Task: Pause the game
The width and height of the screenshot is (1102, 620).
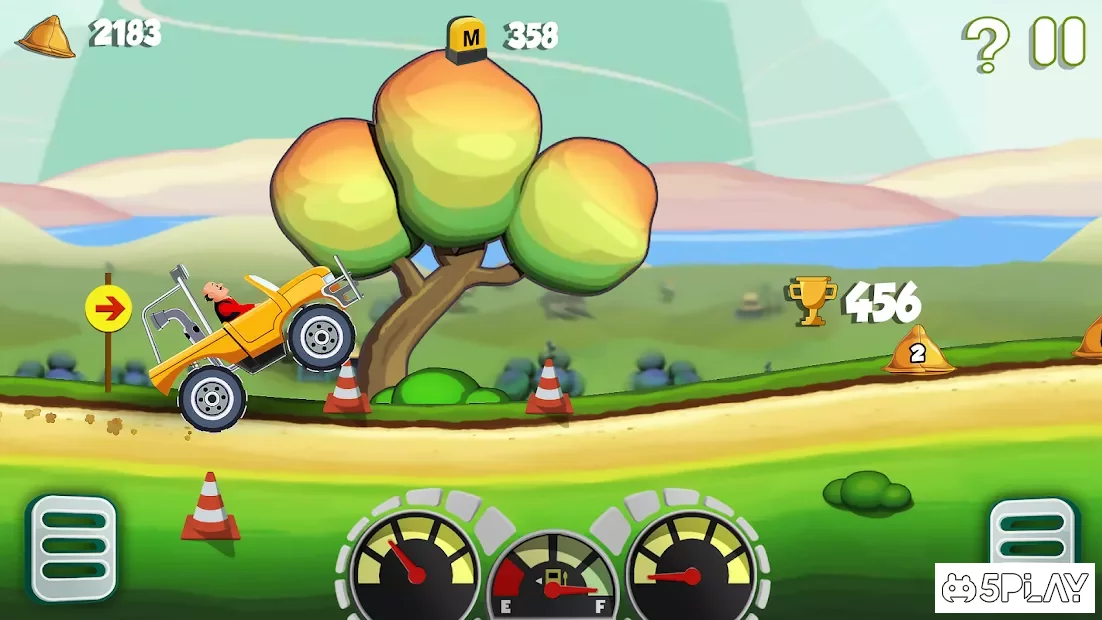Action: pos(1058,42)
